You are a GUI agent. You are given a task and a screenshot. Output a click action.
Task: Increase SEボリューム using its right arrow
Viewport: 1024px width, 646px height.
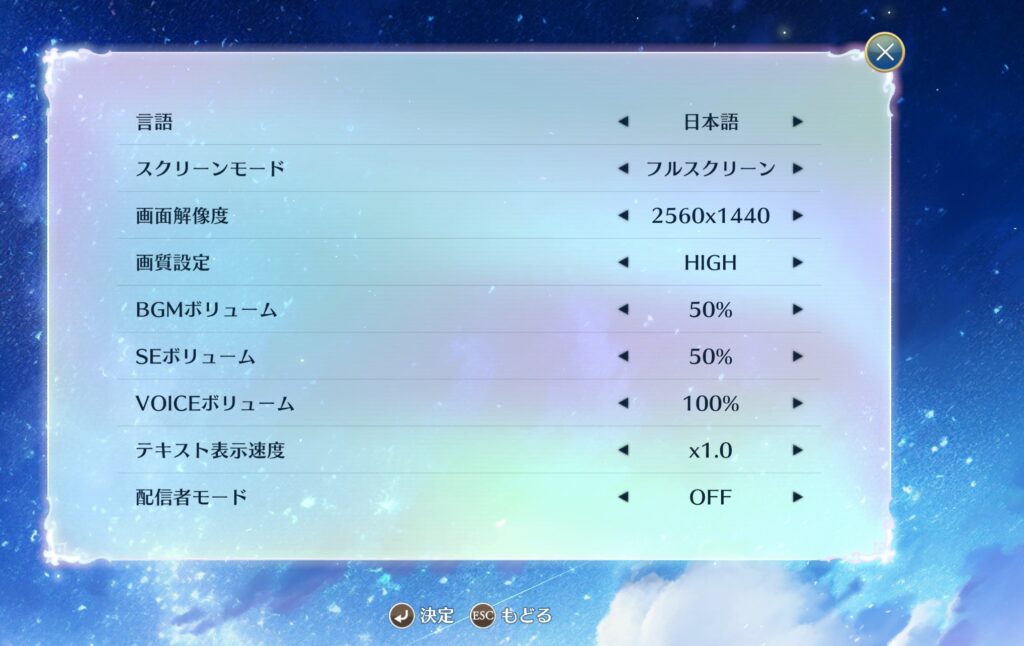[x=797, y=357]
